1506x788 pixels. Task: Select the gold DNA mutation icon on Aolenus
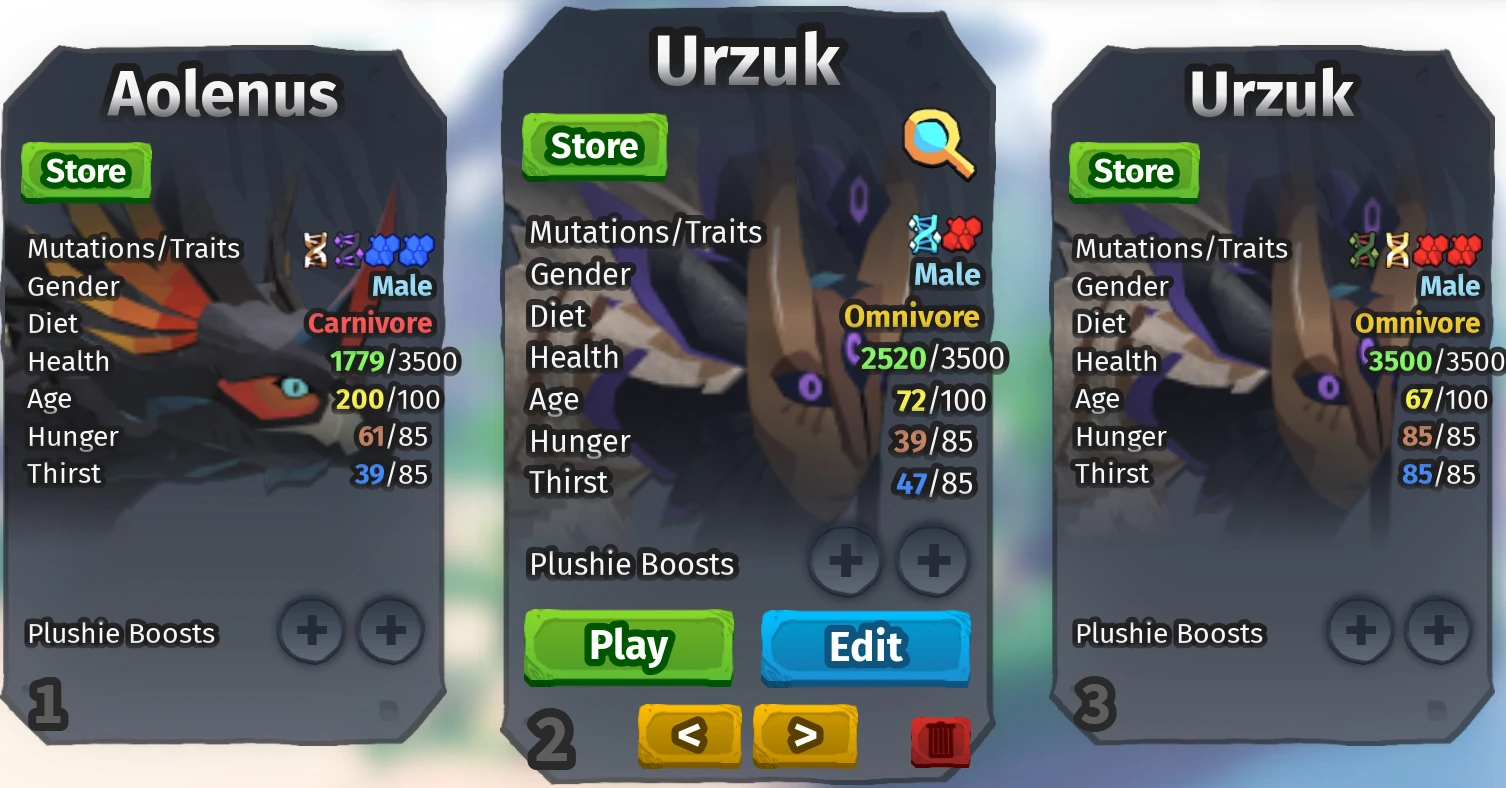[315, 248]
